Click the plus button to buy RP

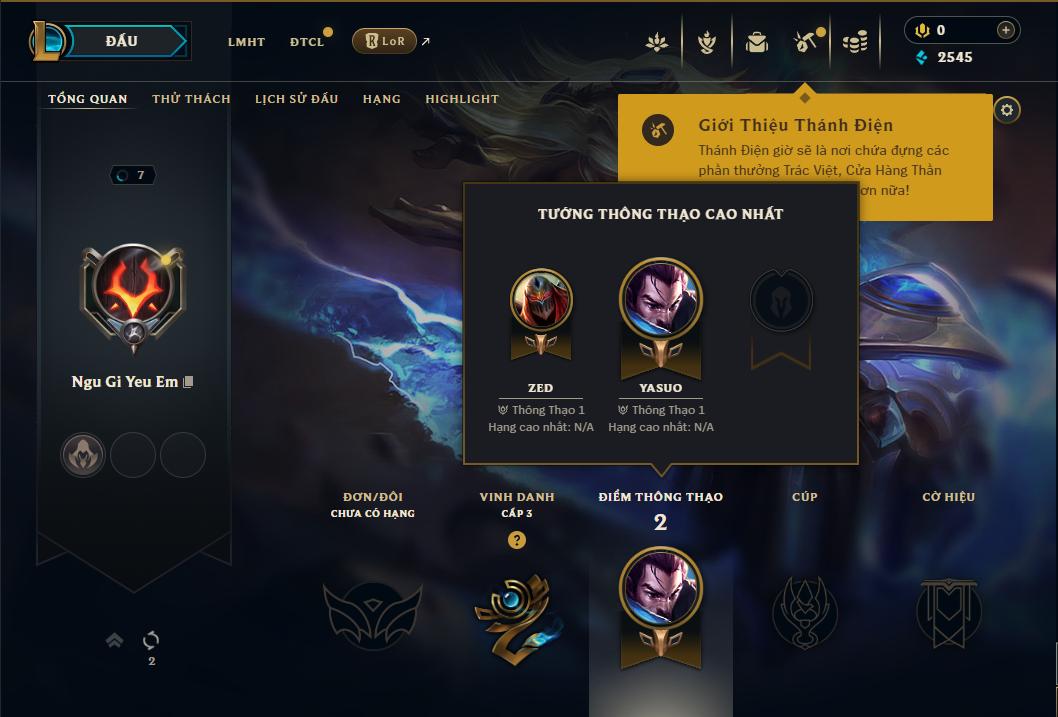1005,30
